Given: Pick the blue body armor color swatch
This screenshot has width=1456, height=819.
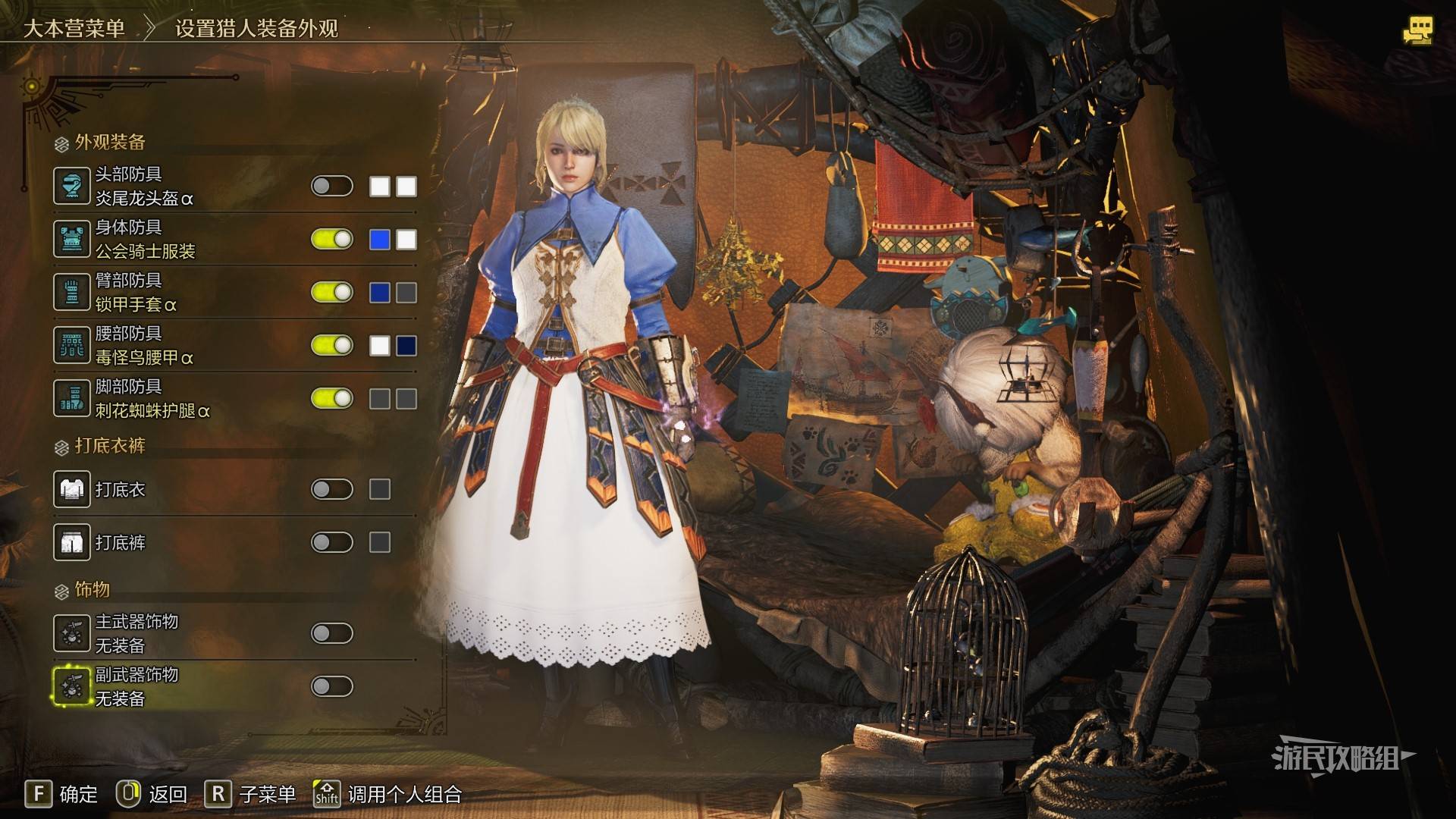Looking at the screenshot, I should point(380,240).
